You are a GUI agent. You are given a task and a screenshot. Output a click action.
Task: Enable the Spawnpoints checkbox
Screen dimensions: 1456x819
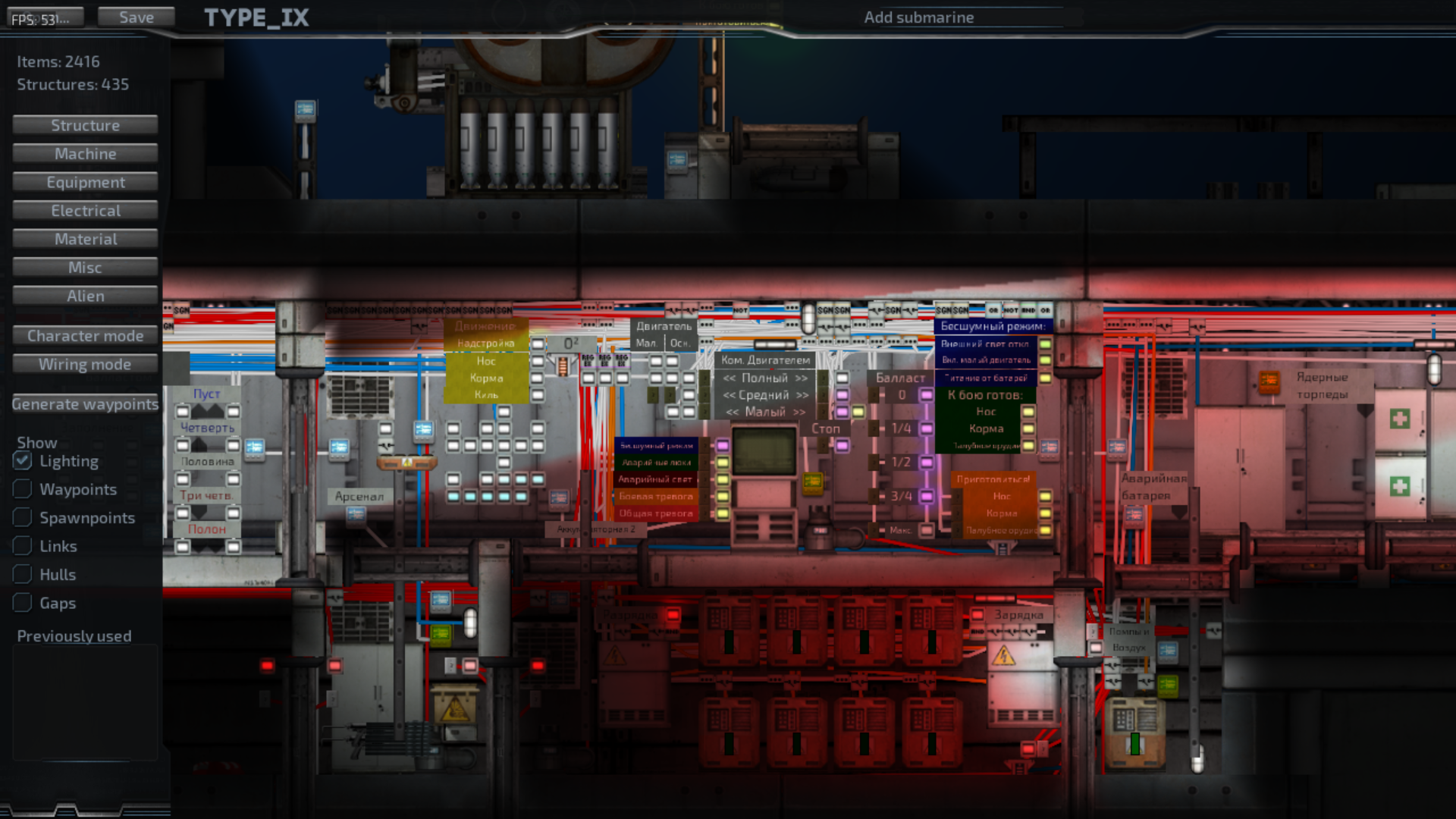(22, 517)
